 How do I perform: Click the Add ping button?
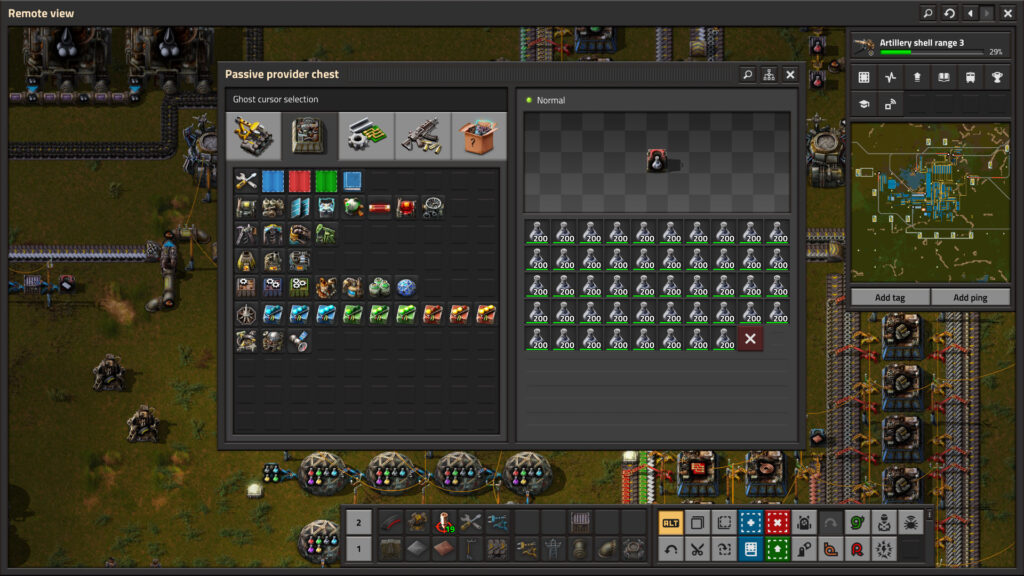pyautogui.click(x=969, y=298)
